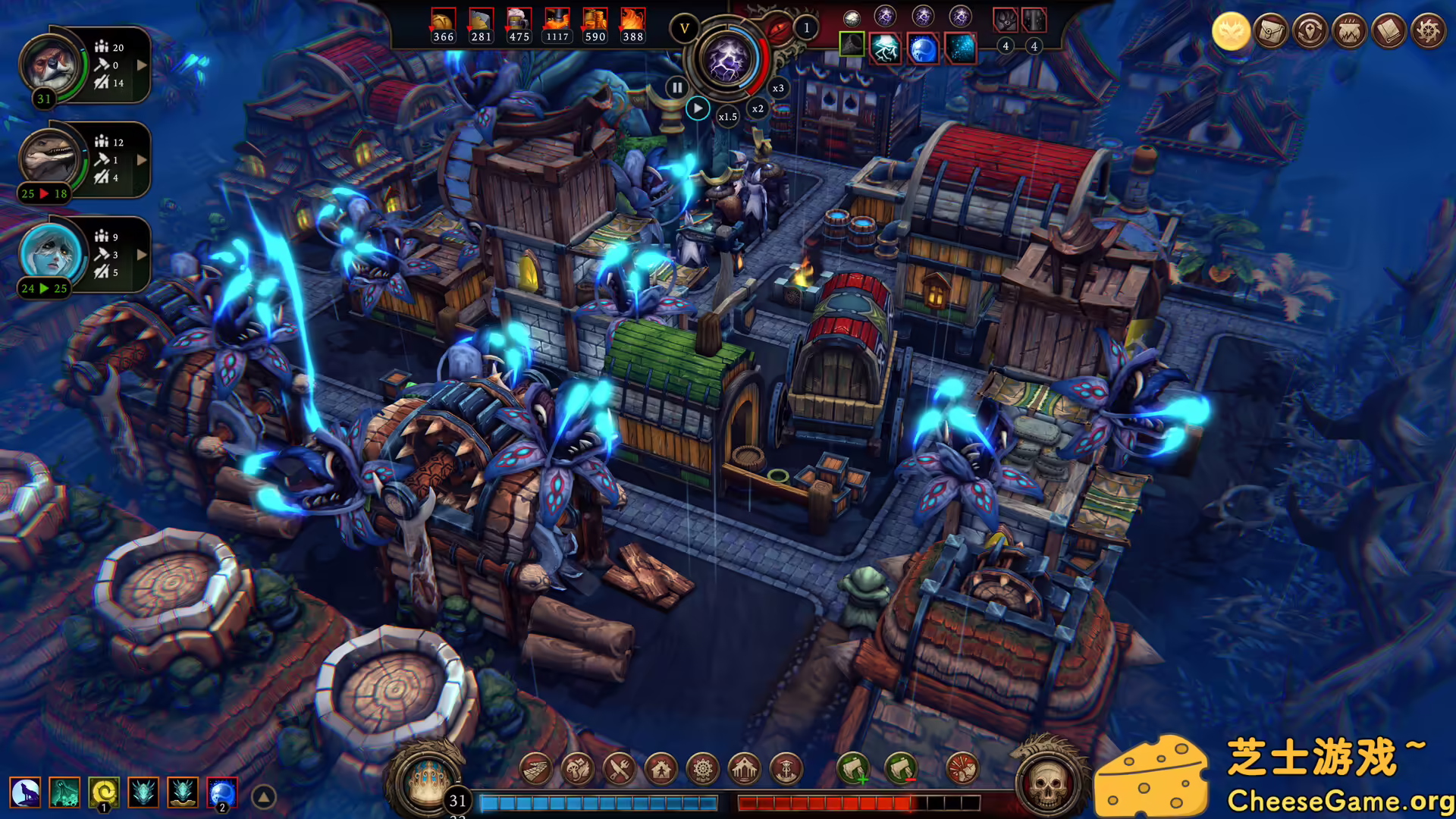Open the roads build category

coord(536,770)
